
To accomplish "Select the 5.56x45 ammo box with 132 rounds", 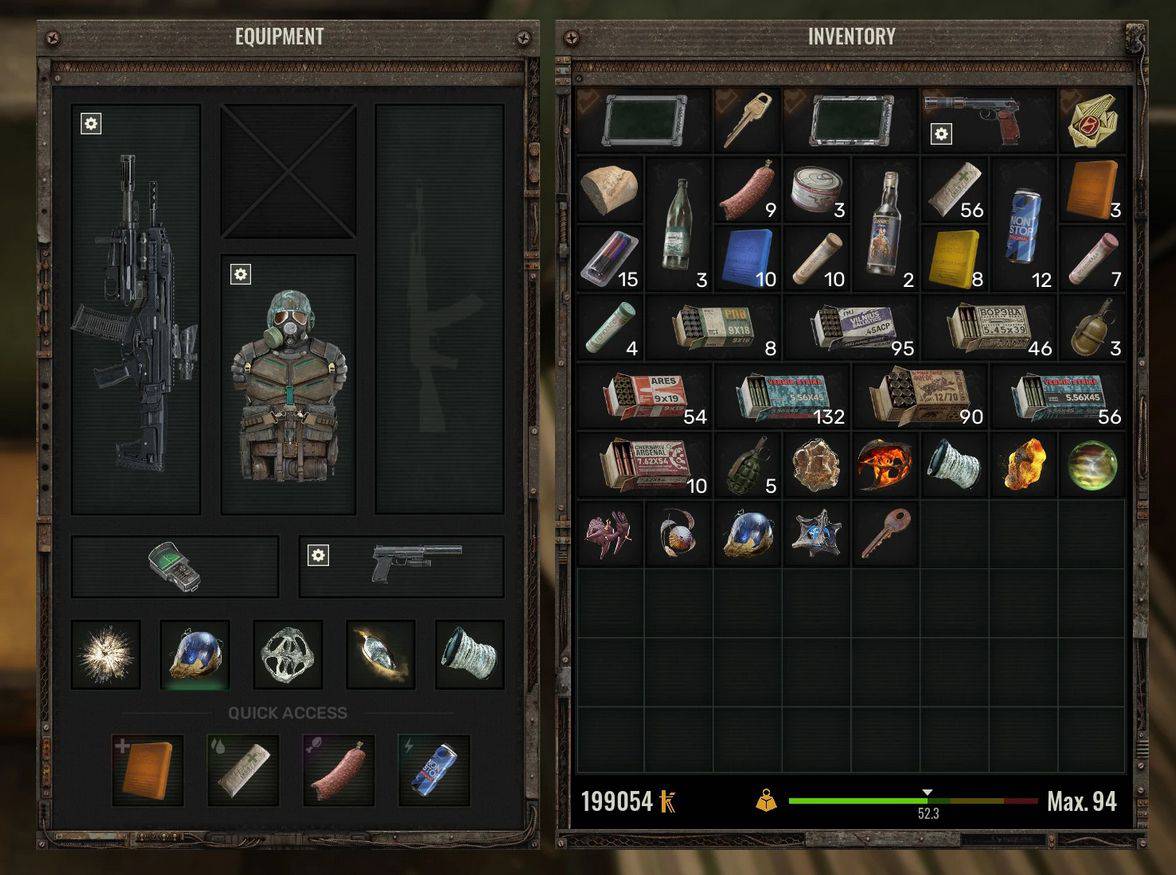I will pos(781,396).
